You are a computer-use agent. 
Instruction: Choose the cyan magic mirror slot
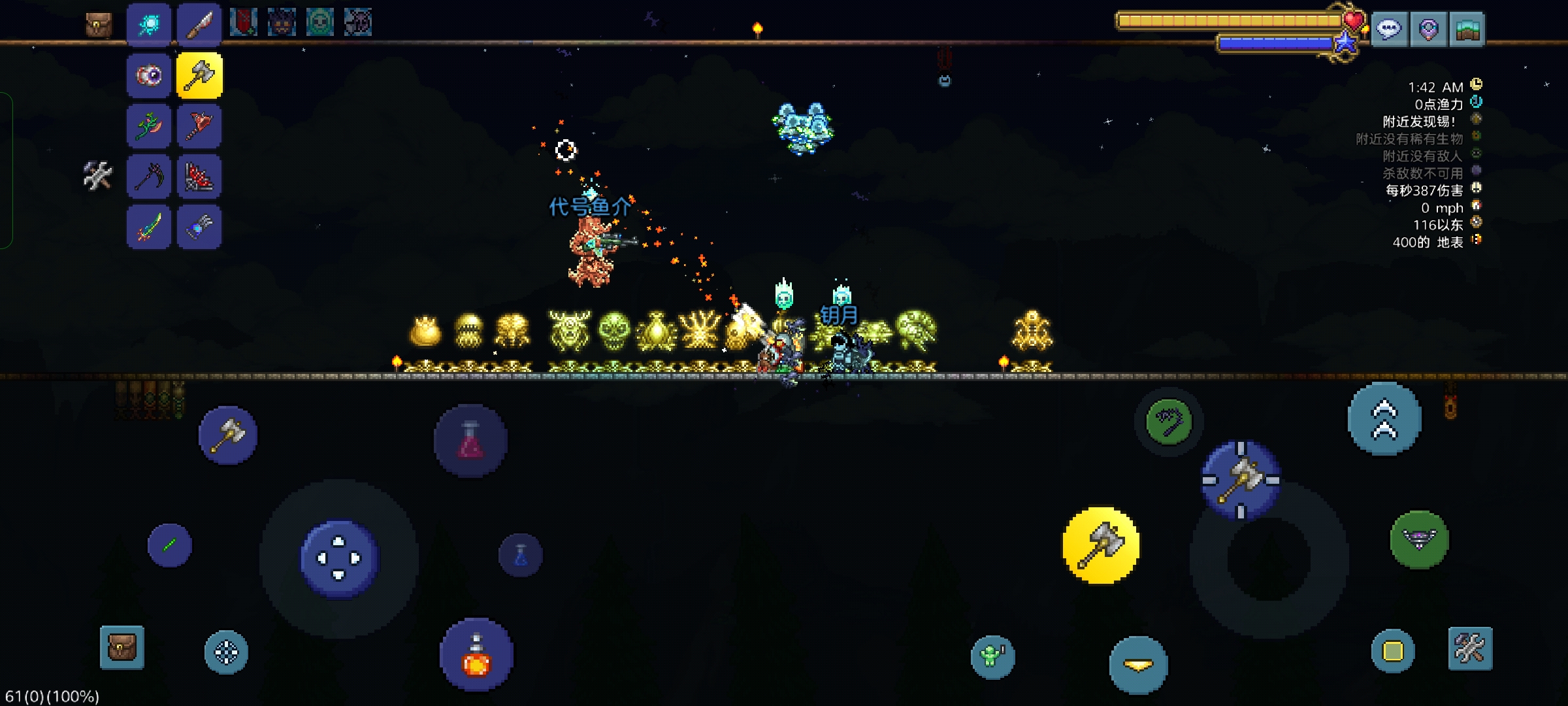pos(149,25)
